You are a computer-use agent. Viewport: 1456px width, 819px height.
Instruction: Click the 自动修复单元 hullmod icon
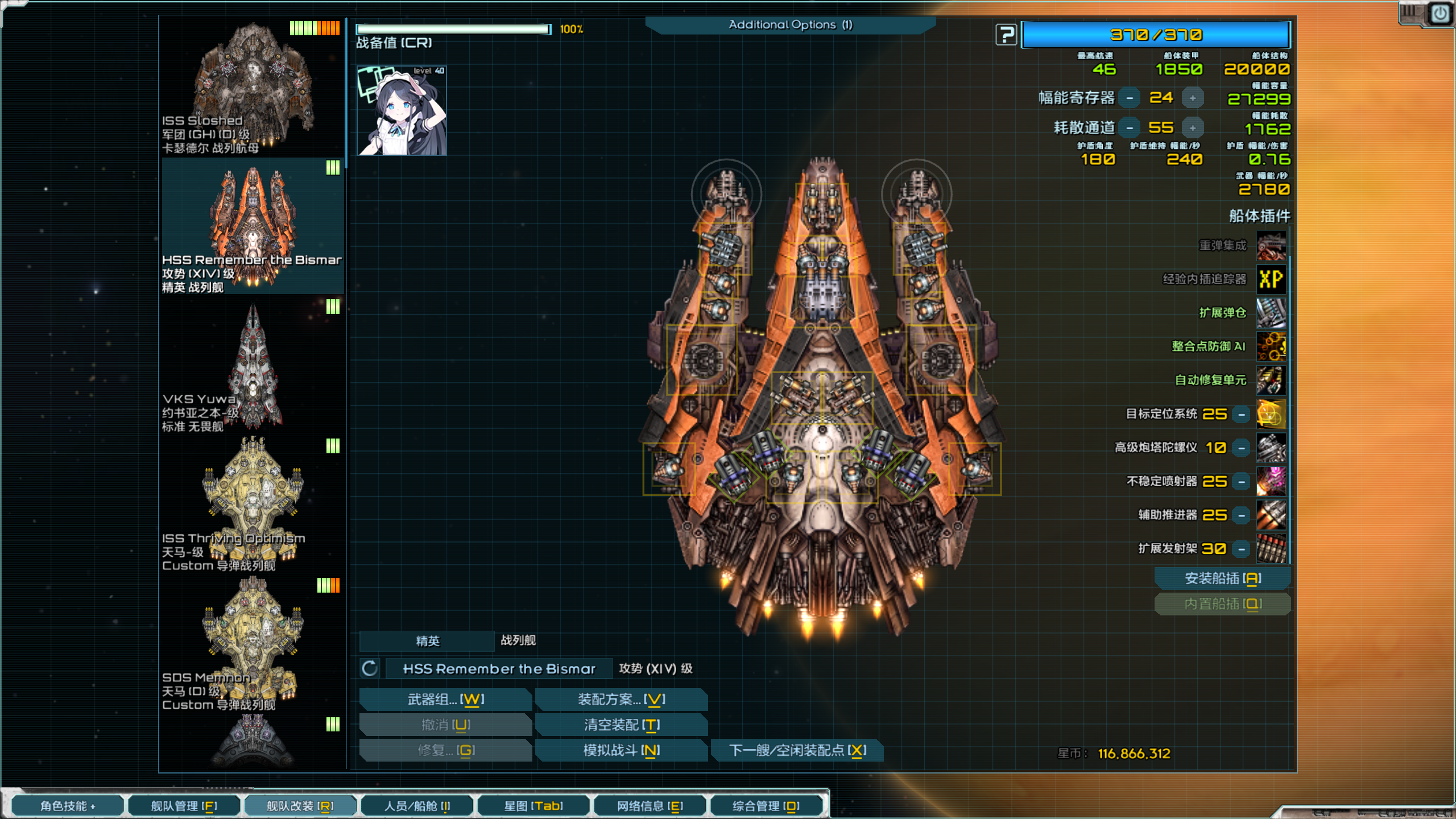pos(1271,380)
